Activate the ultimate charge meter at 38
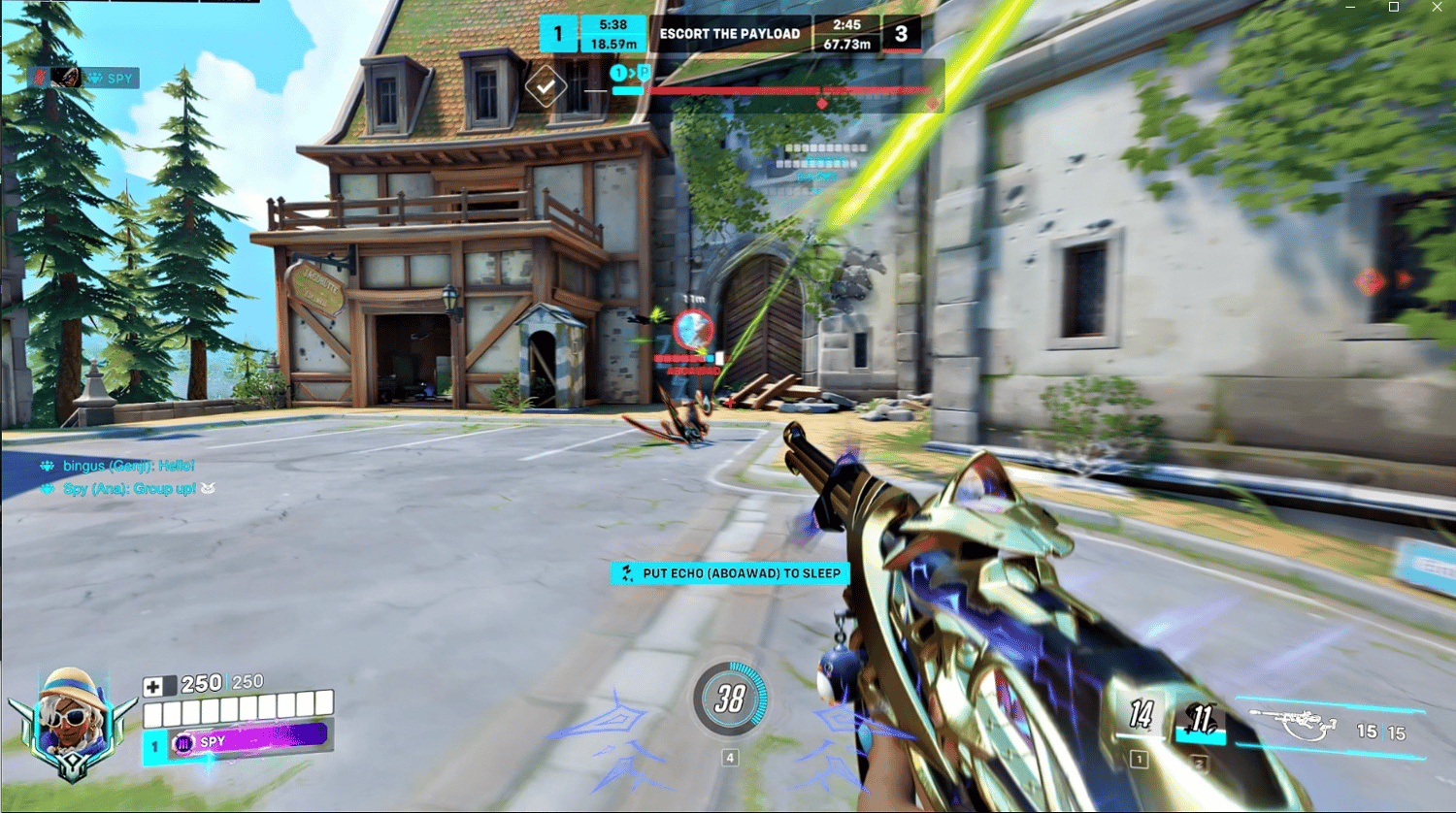The height and width of the screenshot is (813, 1456). 730,698
